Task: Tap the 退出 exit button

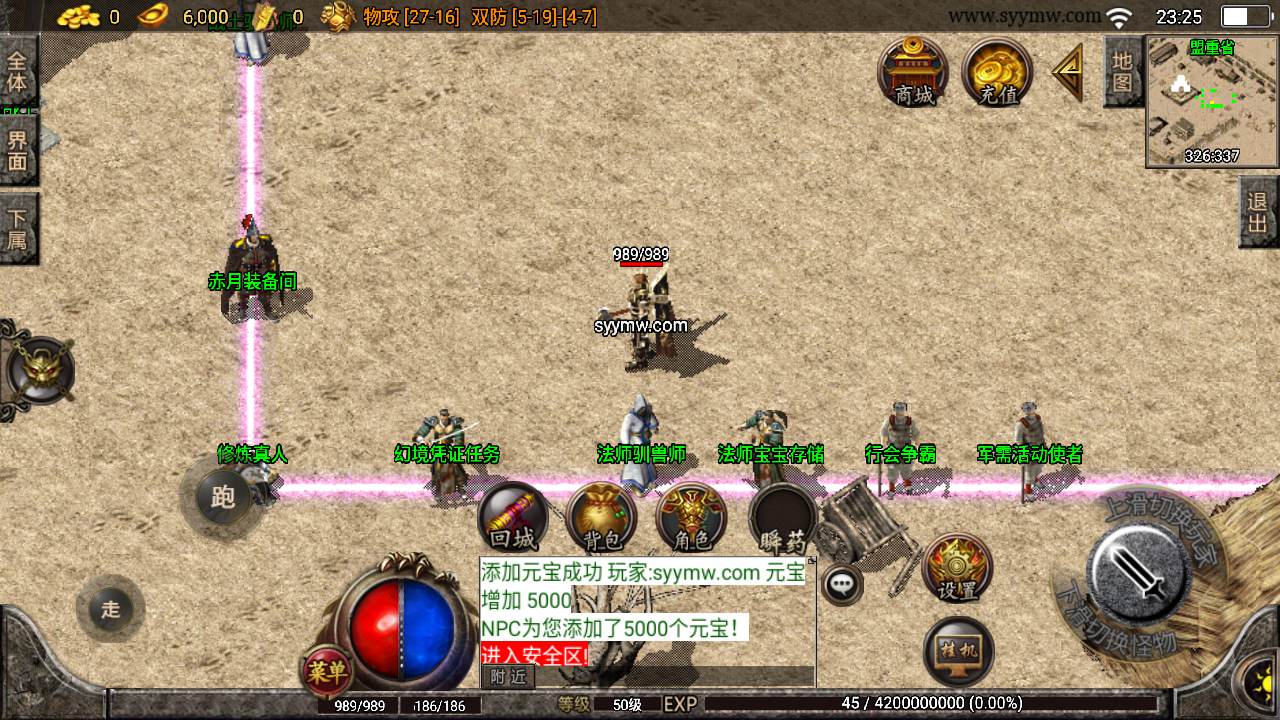Action: [1258, 212]
